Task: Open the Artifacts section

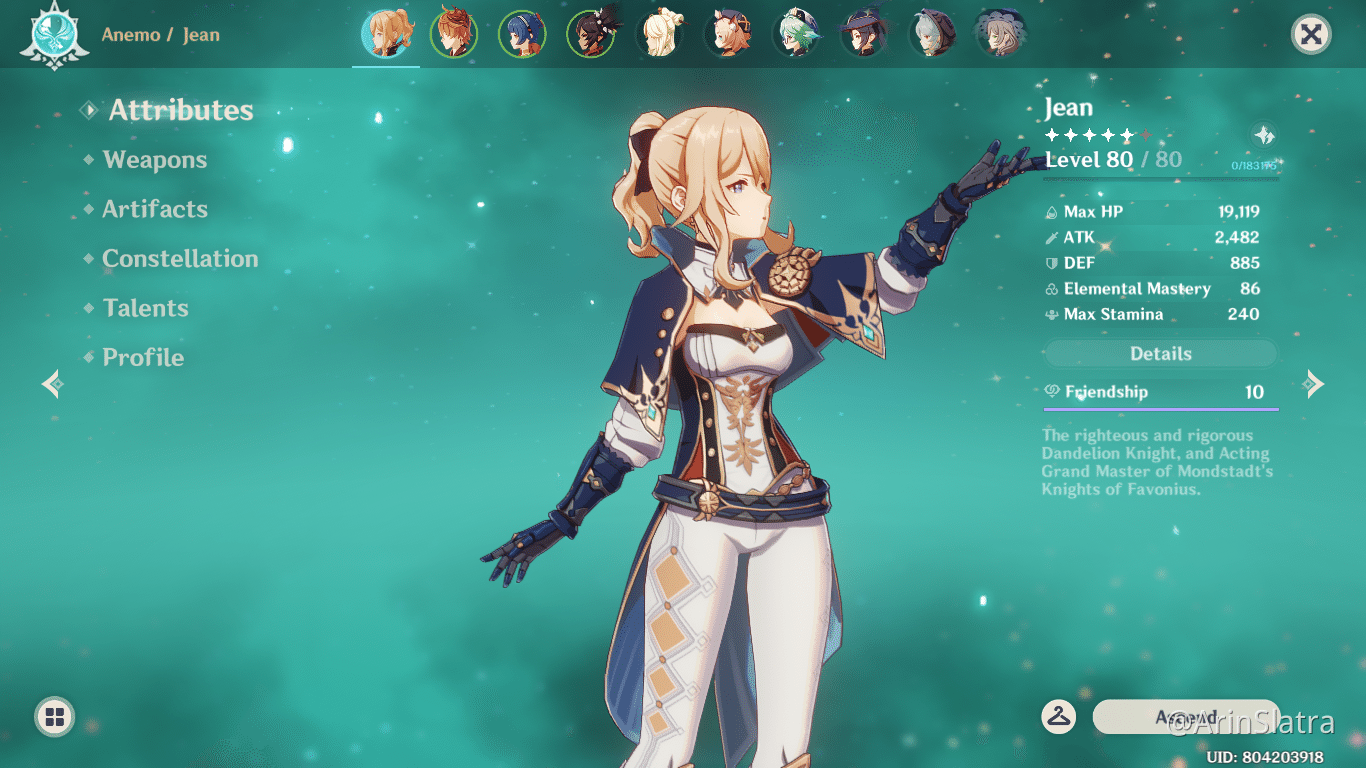Action: click(155, 209)
